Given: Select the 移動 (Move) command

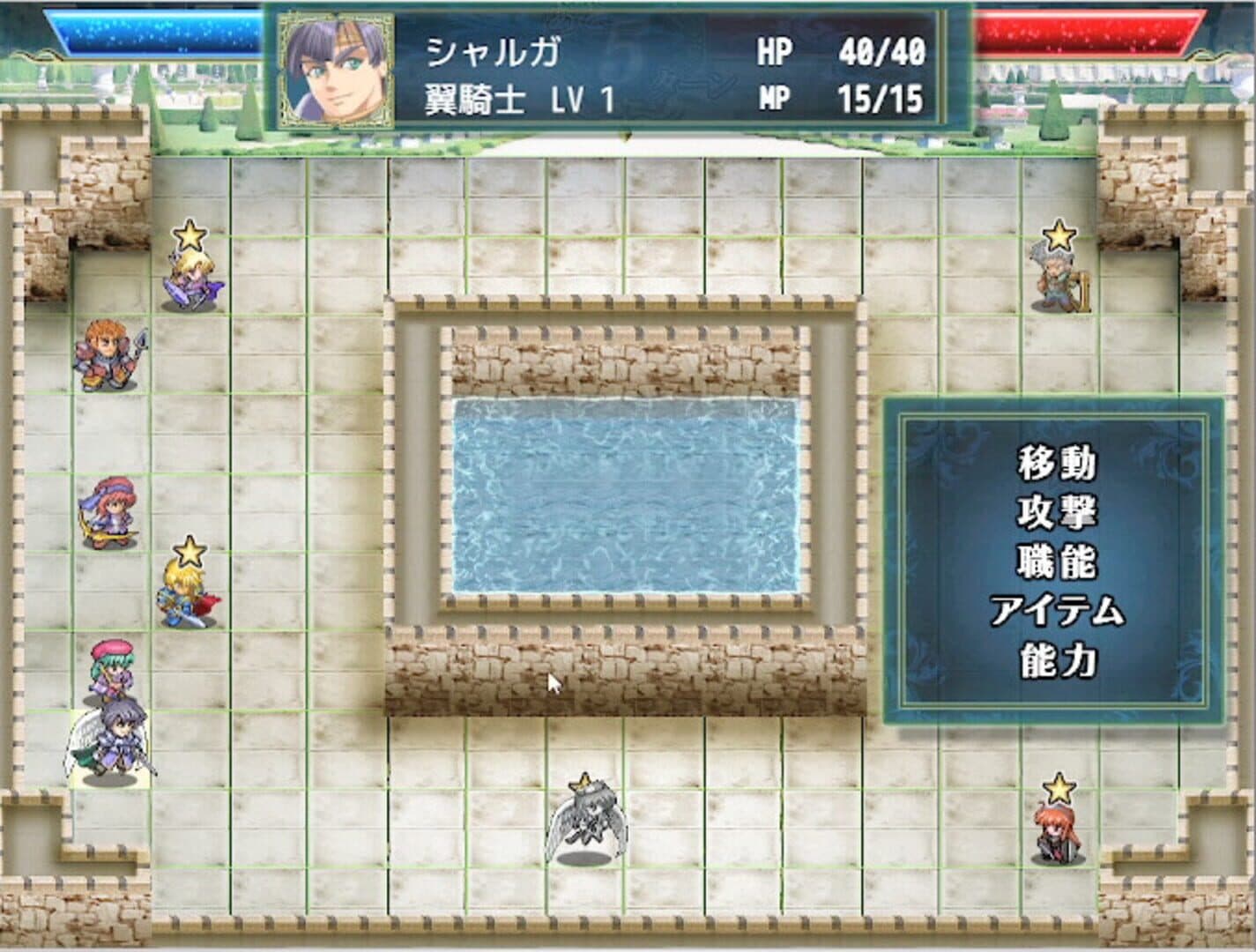Looking at the screenshot, I should (x=1058, y=461).
